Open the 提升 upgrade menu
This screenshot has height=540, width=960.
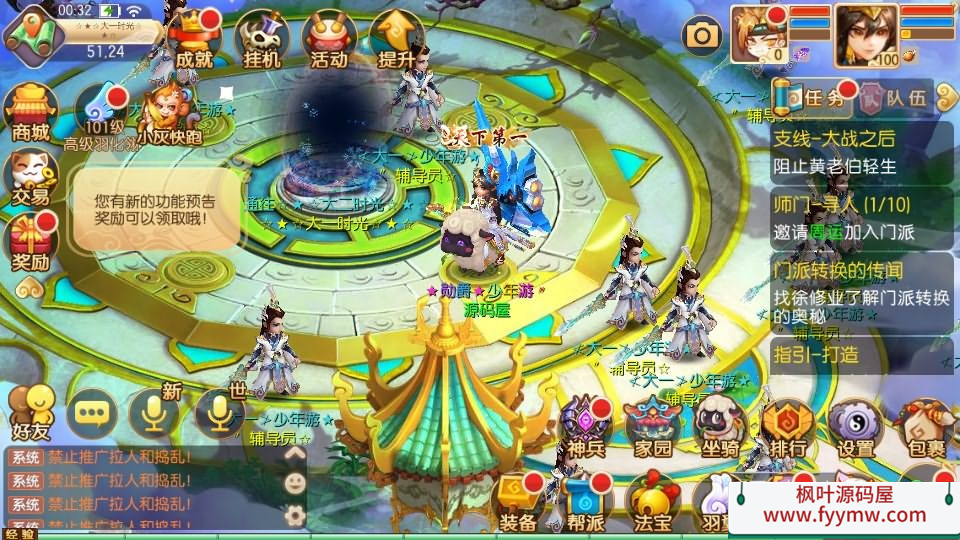(x=397, y=40)
